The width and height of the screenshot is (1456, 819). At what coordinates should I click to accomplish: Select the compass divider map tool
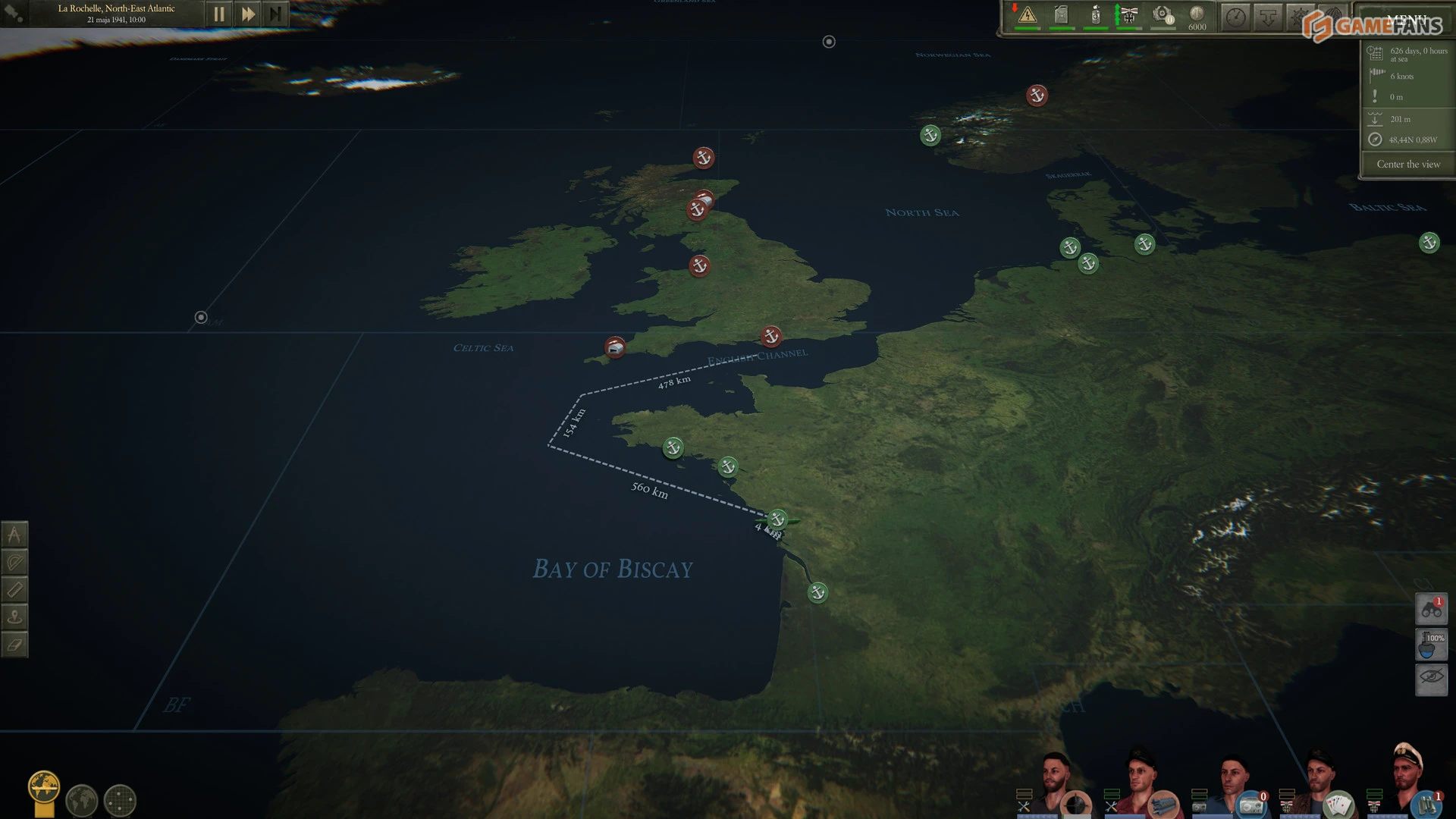(14, 535)
